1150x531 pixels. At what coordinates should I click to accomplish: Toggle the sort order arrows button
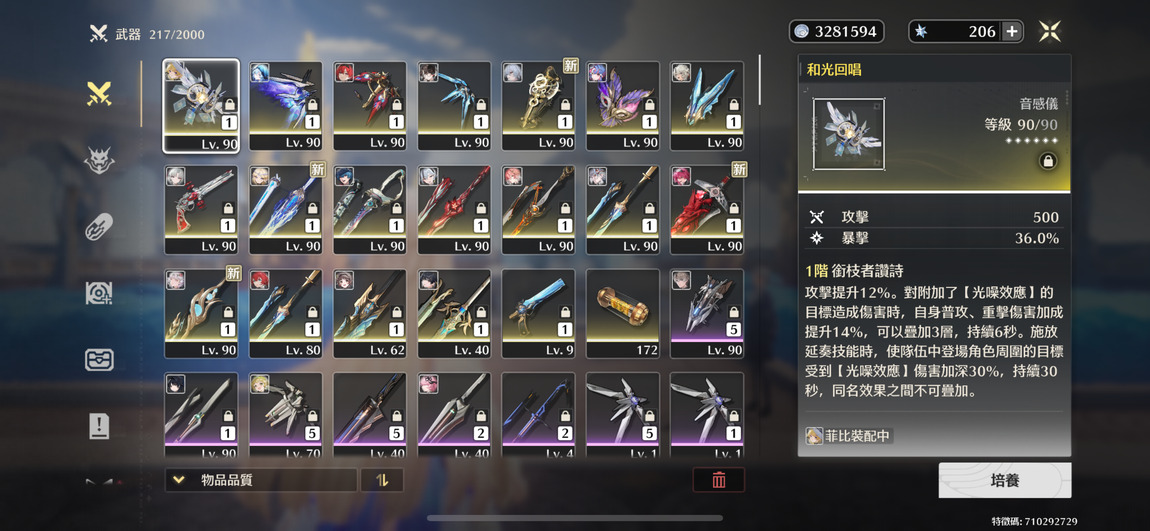point(382,480)
